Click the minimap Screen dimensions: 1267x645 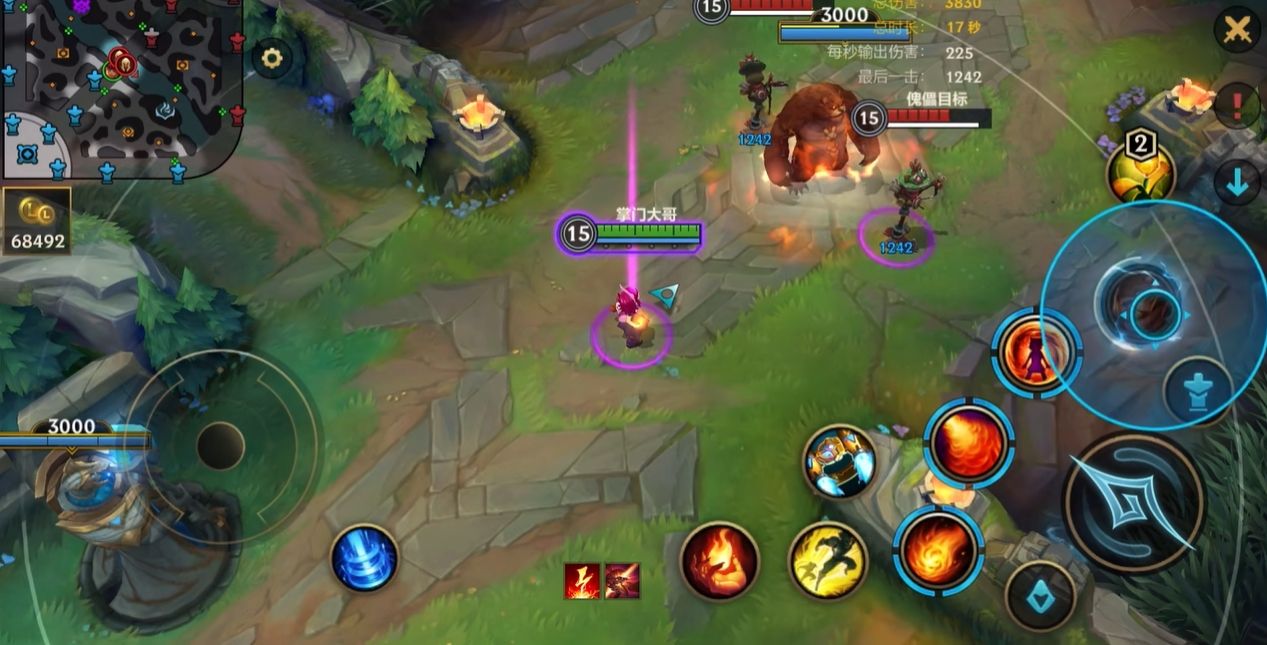(x=118, y=87)
